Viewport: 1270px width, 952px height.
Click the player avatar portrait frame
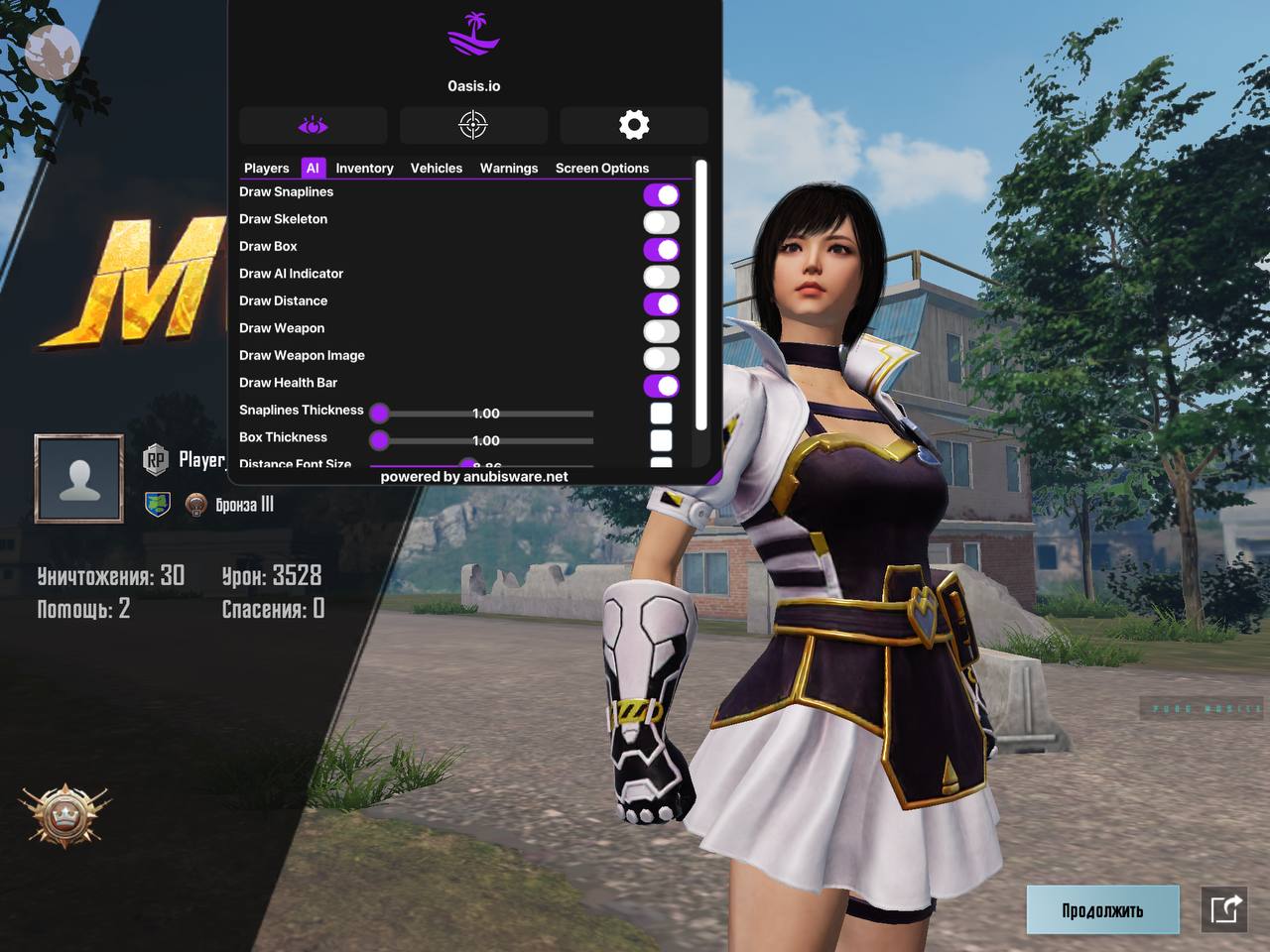coord(79,479)
